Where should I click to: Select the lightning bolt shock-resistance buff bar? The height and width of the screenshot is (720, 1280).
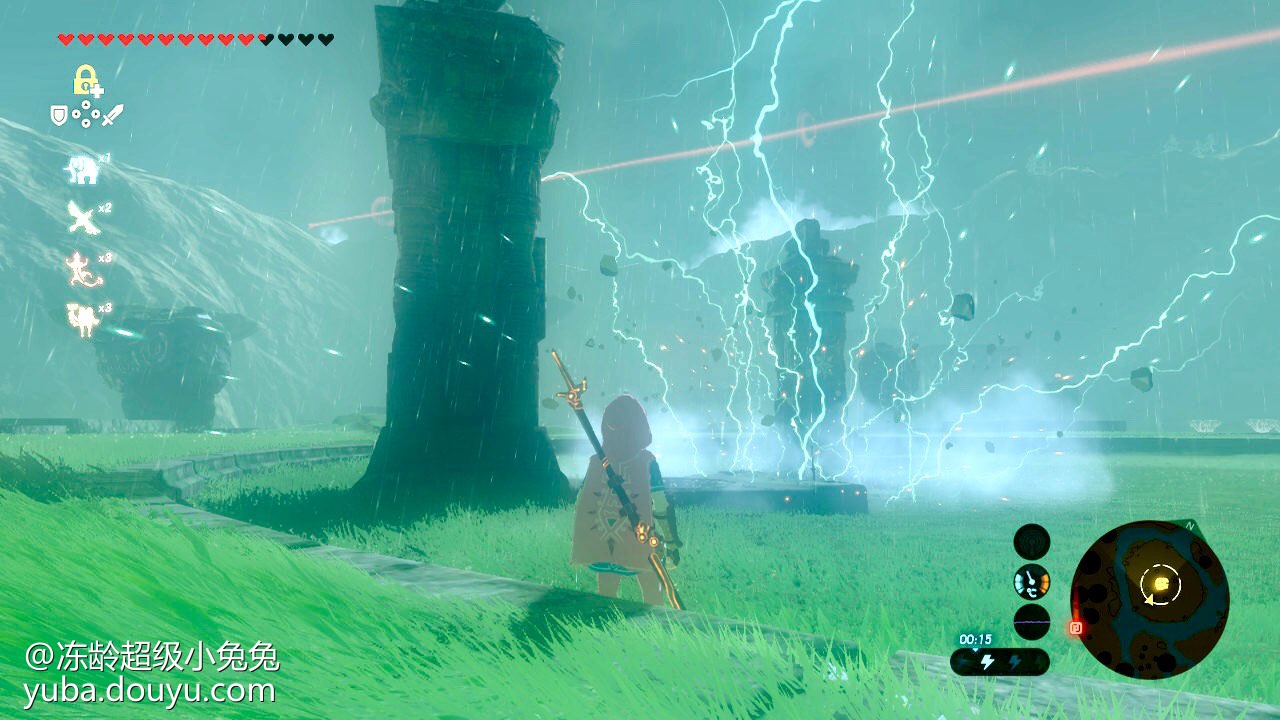coord(999,661)
